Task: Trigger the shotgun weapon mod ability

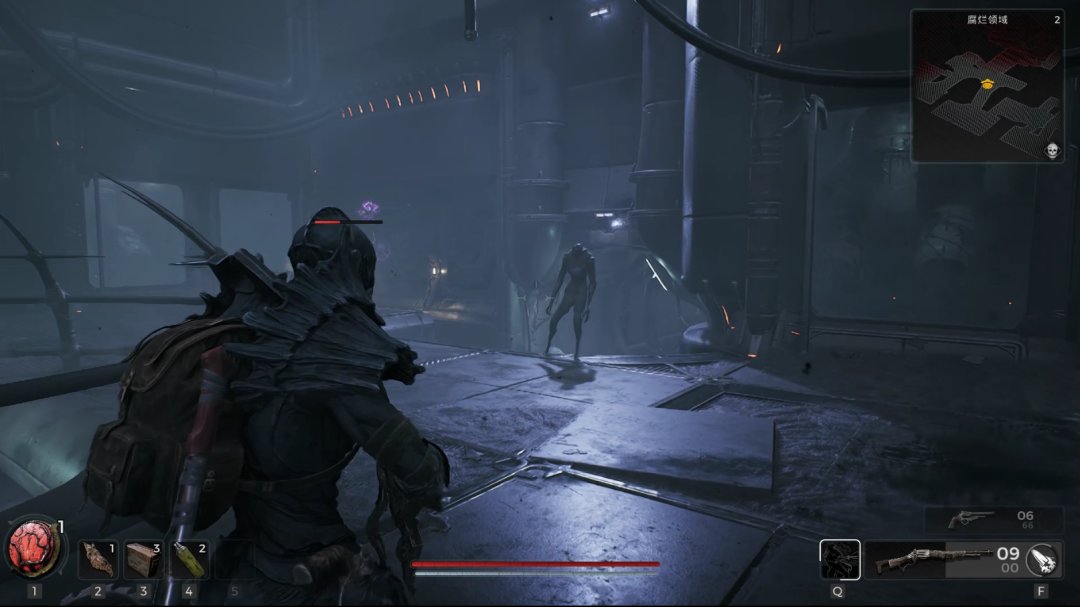Action: click(x=1043, y=560)
